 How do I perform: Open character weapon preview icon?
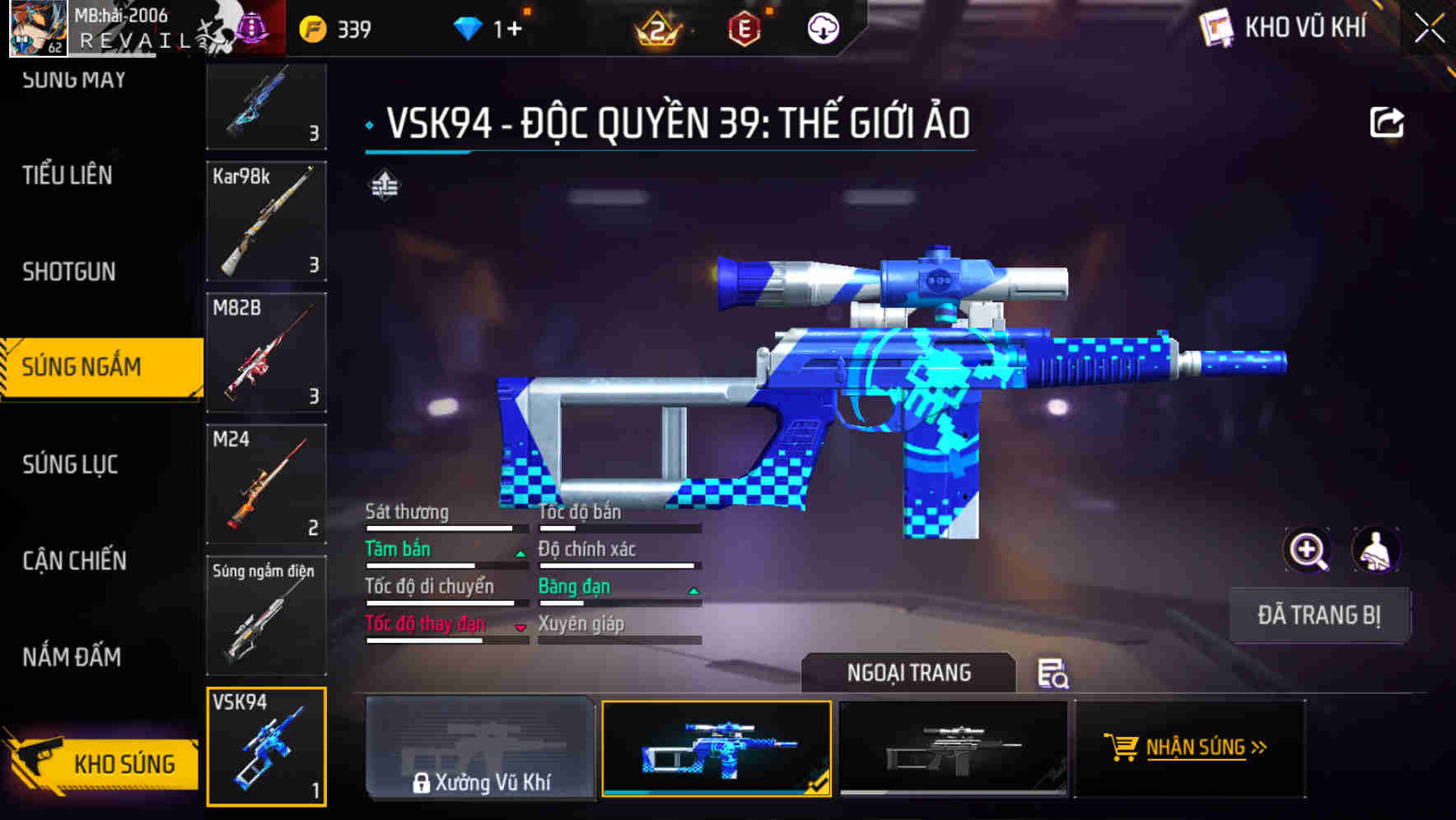click(1377, 550)
